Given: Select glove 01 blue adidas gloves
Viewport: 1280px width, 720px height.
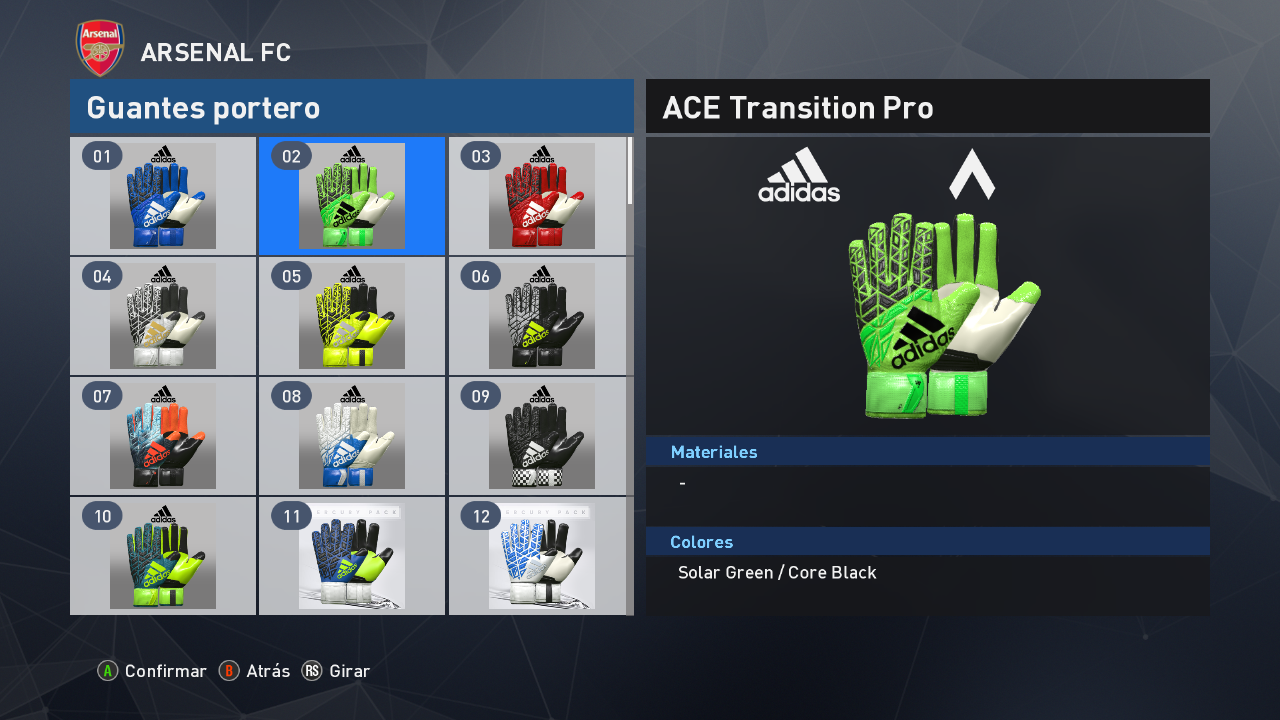Looking at the screenshot, I should point(163,196).
